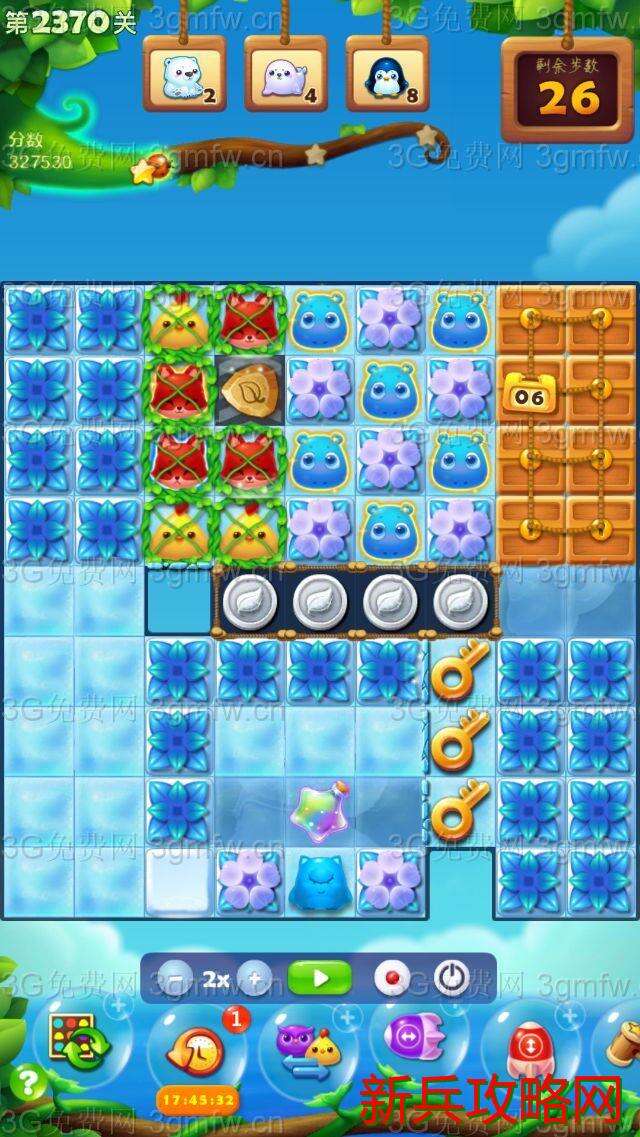Click the green play button

(x=320, y=978)
